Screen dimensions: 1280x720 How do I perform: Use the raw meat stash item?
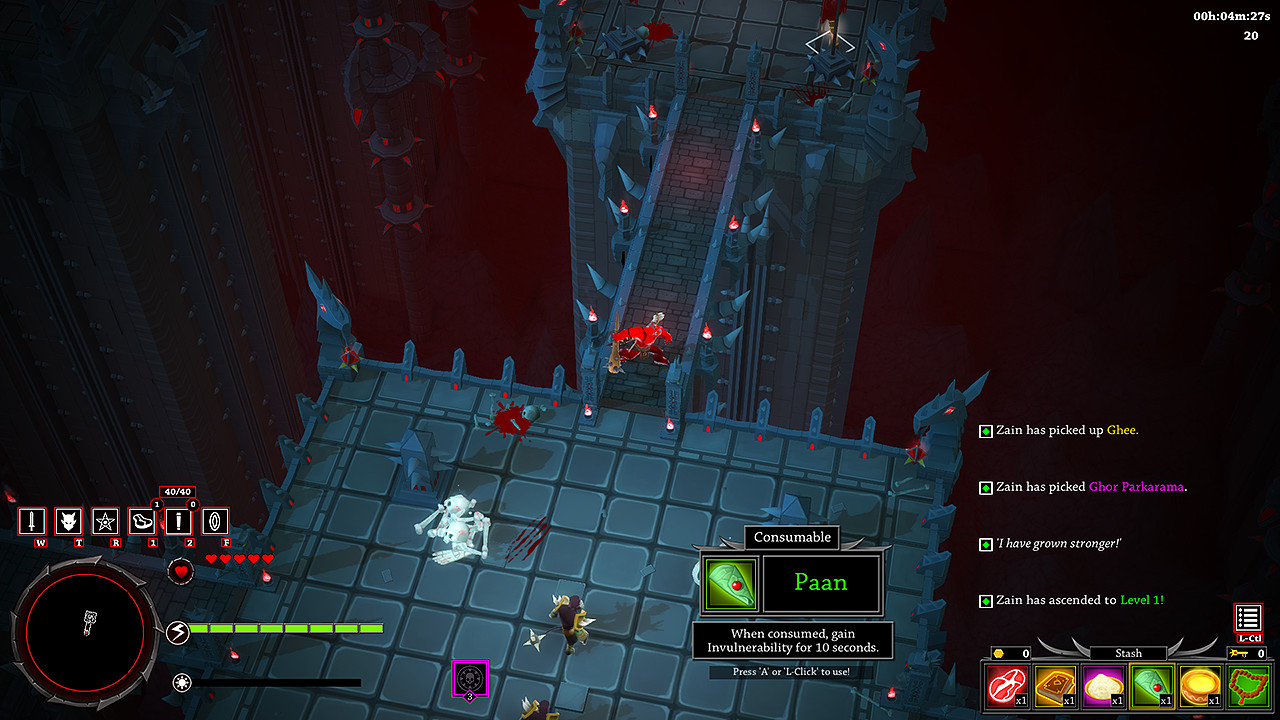[1006, 686]
